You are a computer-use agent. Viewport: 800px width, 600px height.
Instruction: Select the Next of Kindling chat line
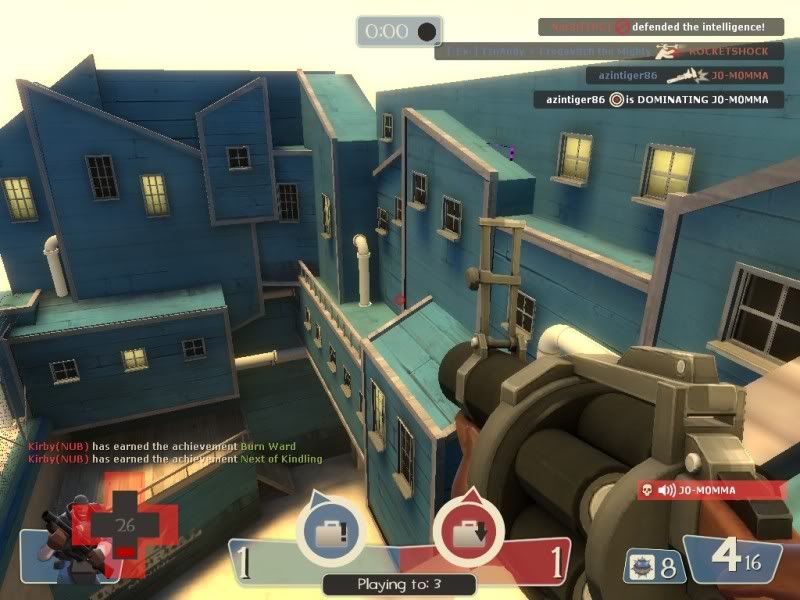[176, 459]
